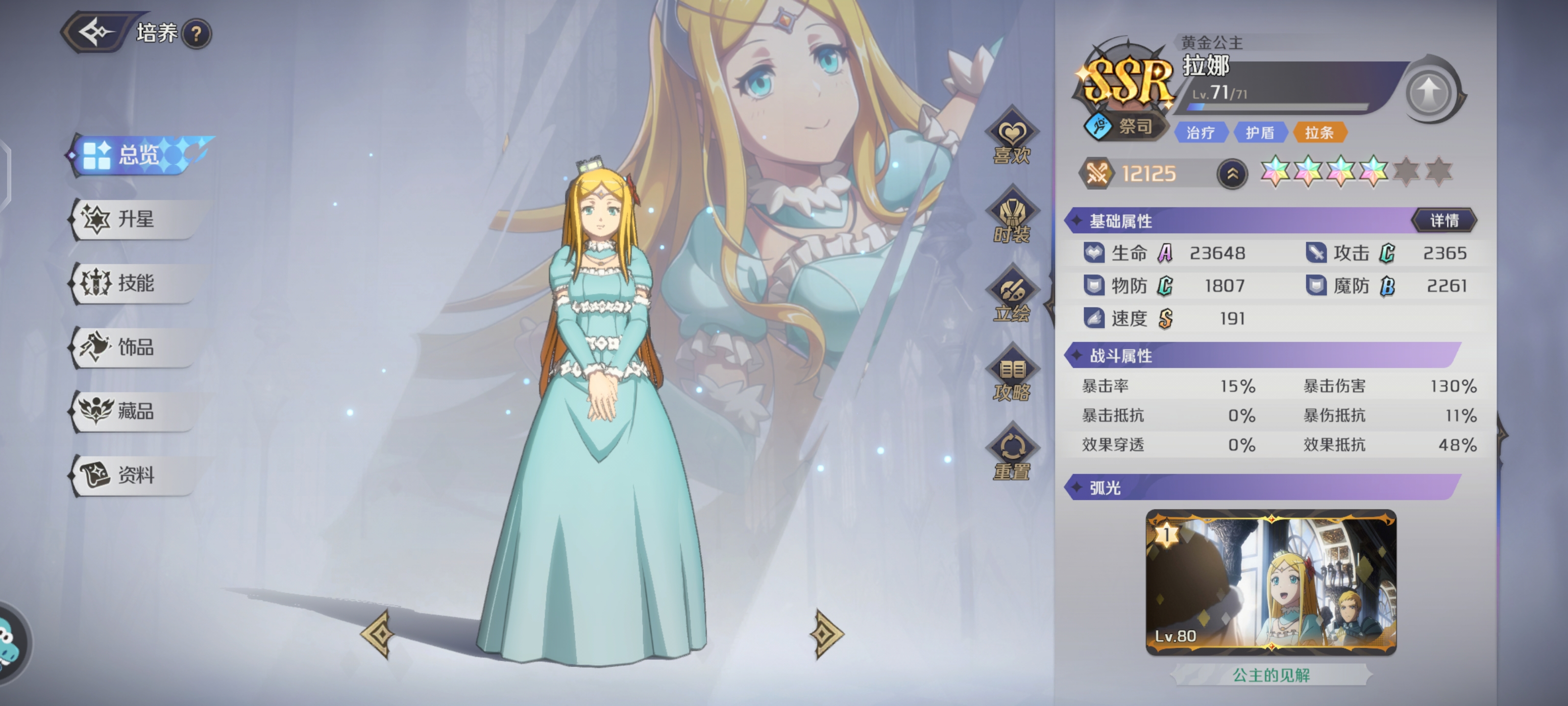The height and width of the screenshot is (706, 1568).
Task: Open 详情 attribute details
Action: coord(1444,221)
